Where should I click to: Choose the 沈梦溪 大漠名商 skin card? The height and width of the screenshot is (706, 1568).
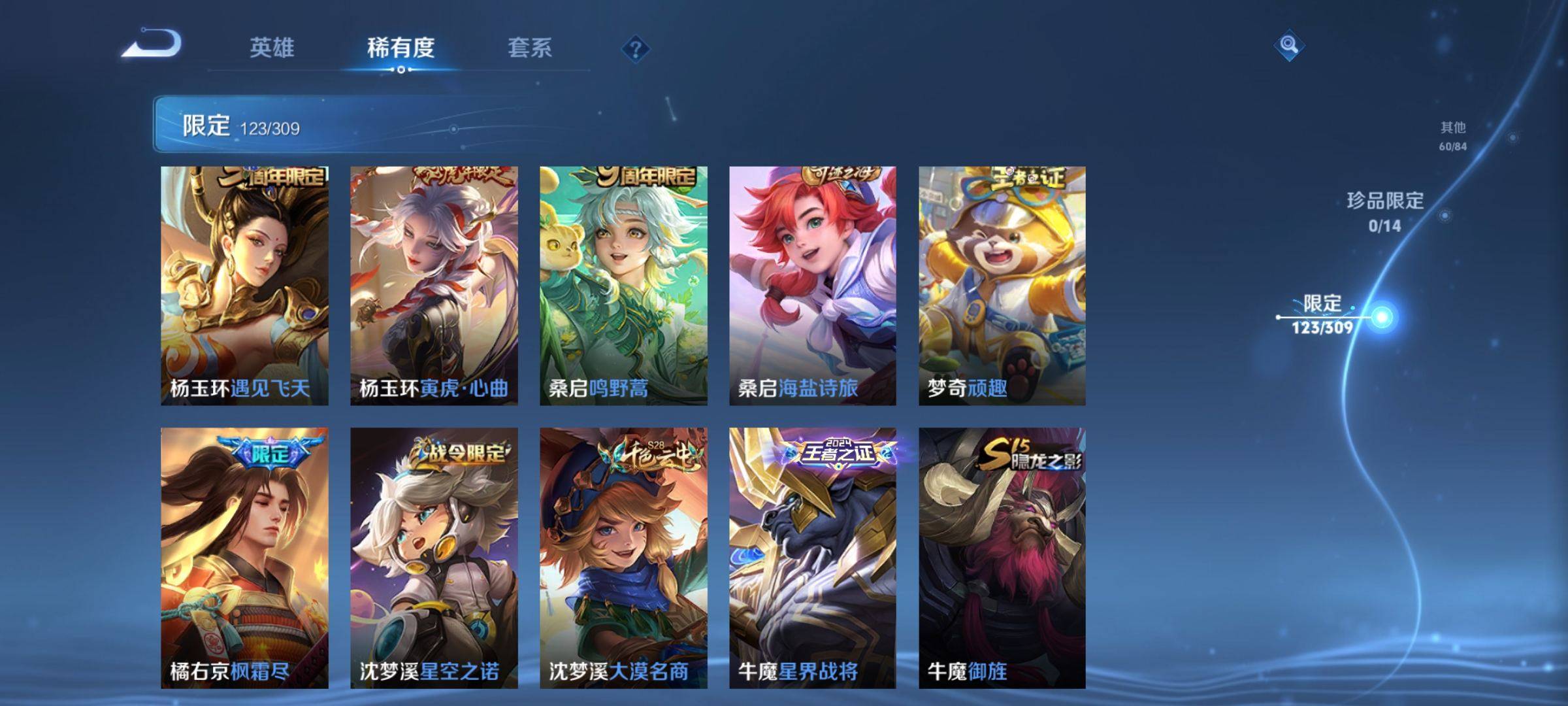pyautogui.click(x=623, y=558)
